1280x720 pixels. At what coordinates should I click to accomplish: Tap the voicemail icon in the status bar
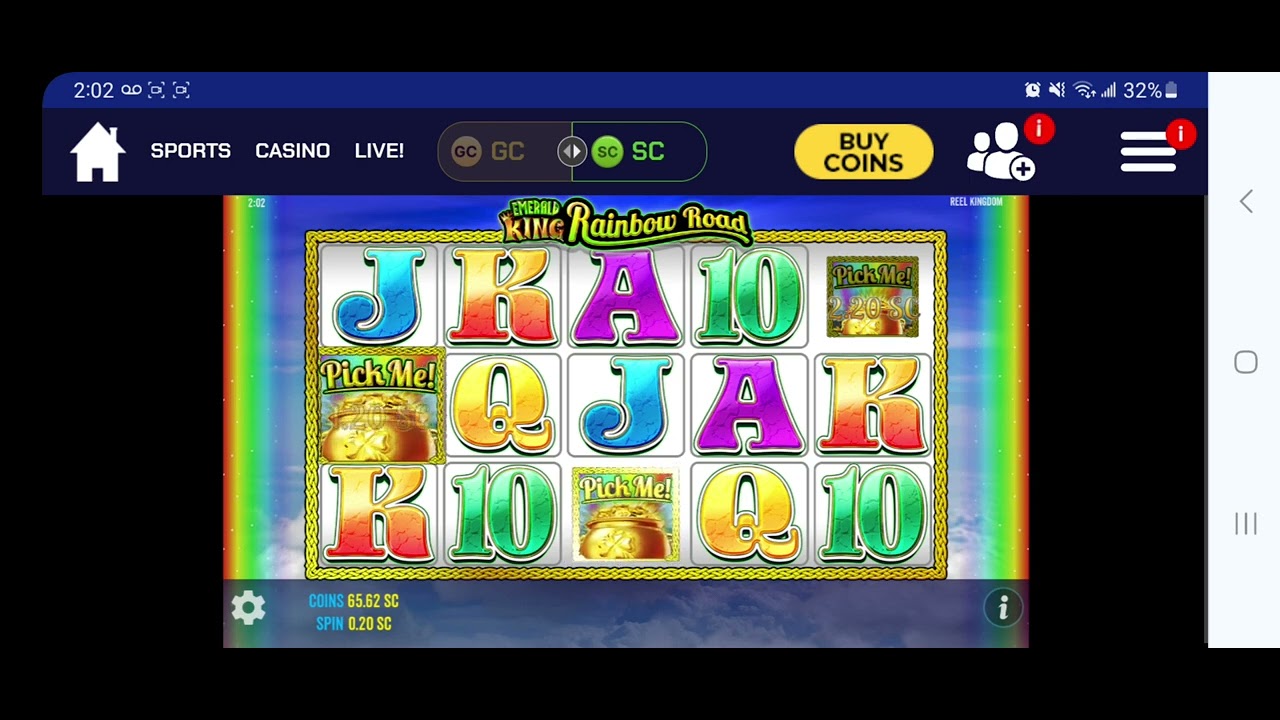(x=130, y=90)
